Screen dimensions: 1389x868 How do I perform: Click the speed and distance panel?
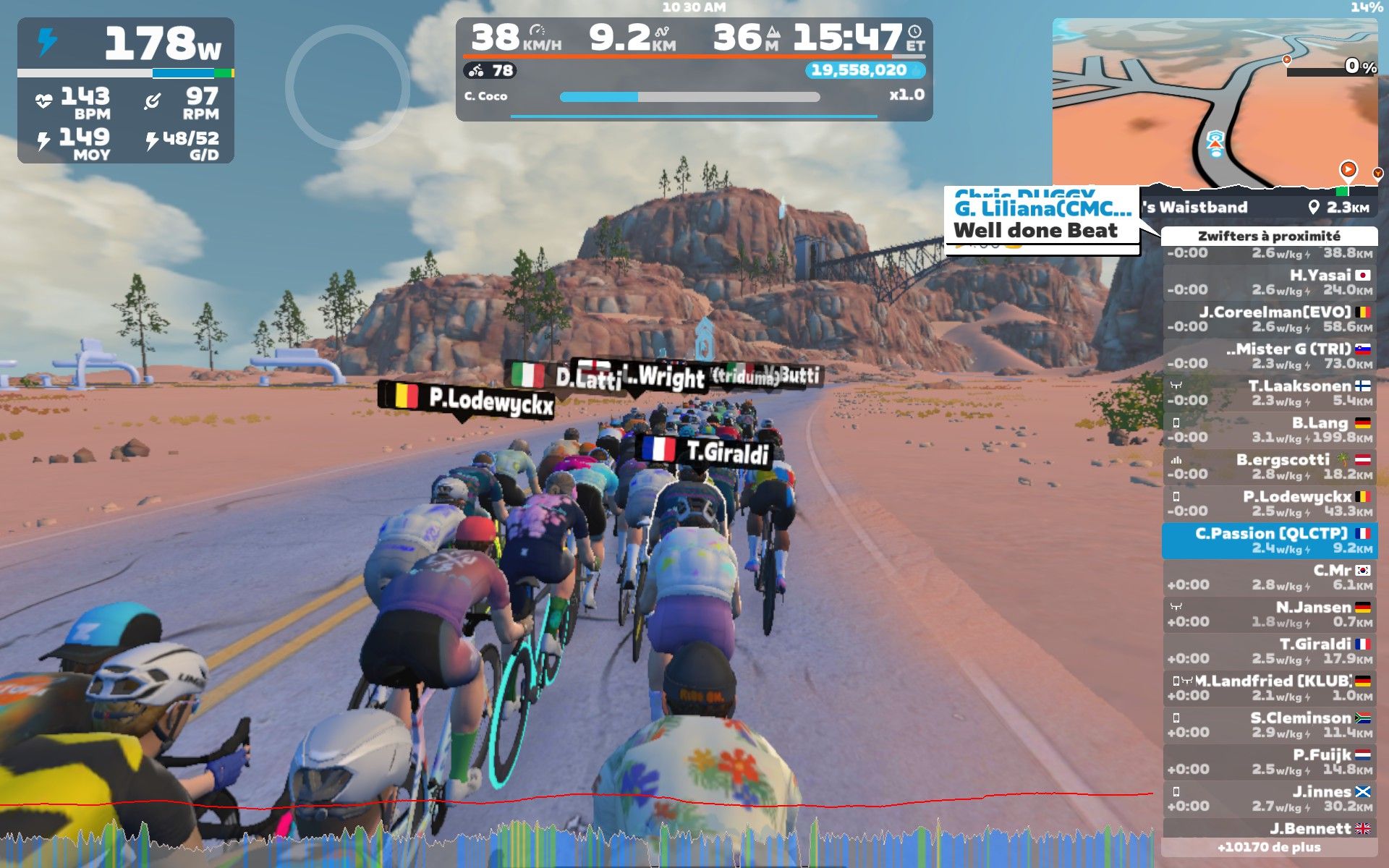pyautogui.click(x=693, y=69)
